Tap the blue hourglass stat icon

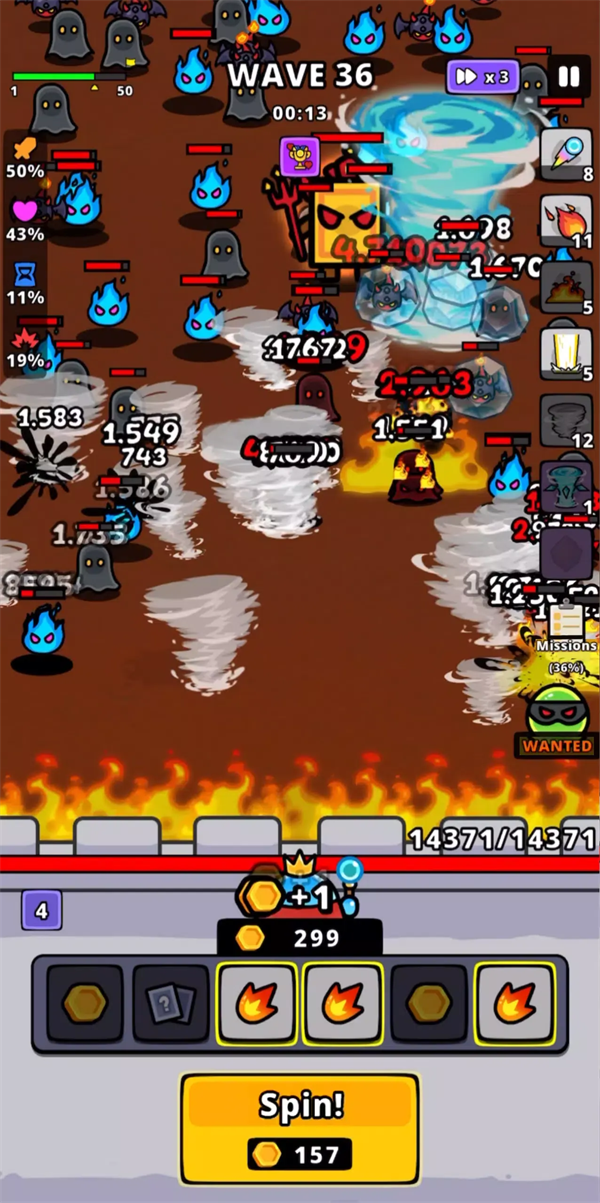[25, 275]
